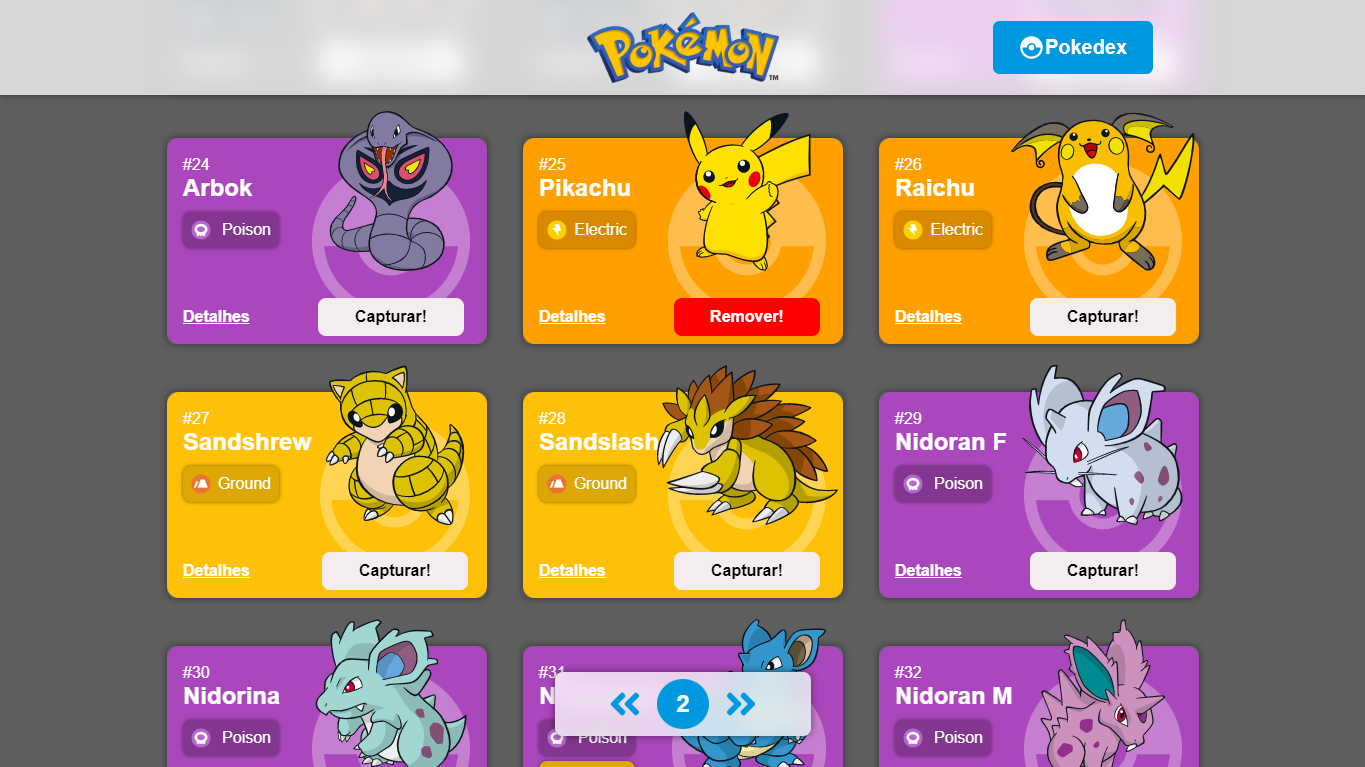Open the Pokedex from the top navigation
The height and width of the screenshot is (767, 1365).
coord(1072,47)
